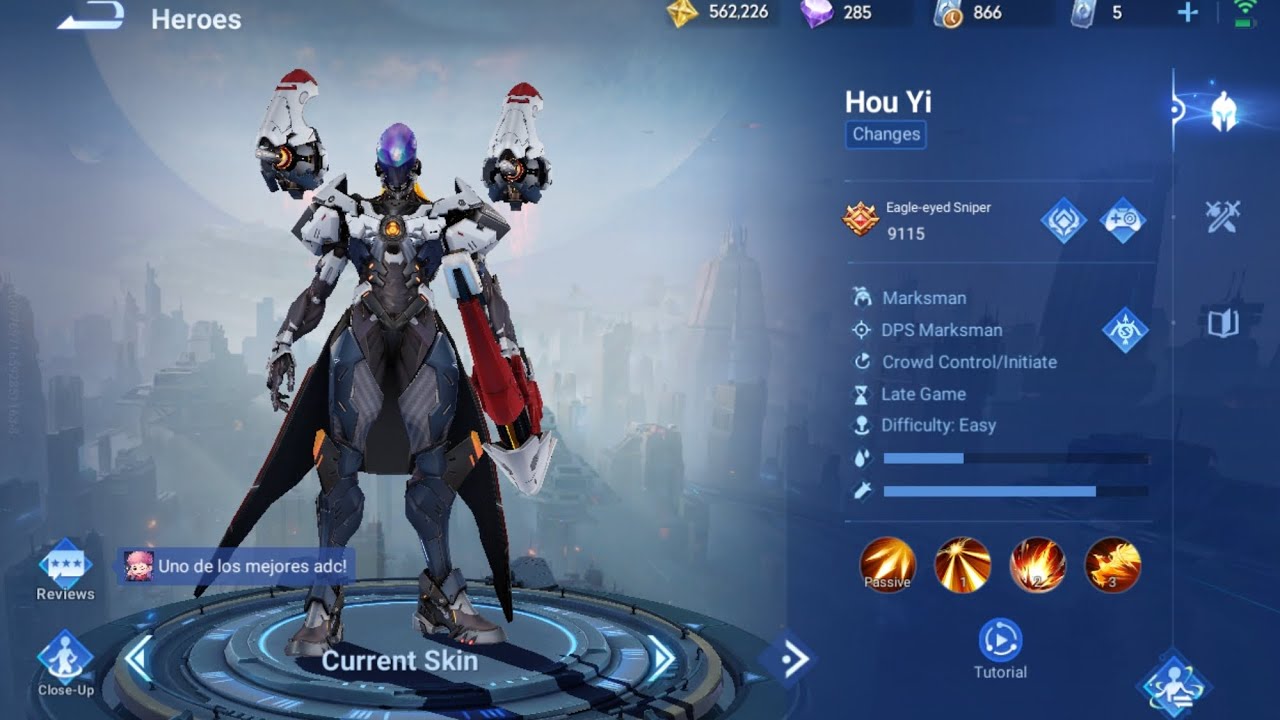Image resolution: width=1280 pixels, height=720 pixels.
Task: Add more currency with the plus button
Action: point(1188,13)
